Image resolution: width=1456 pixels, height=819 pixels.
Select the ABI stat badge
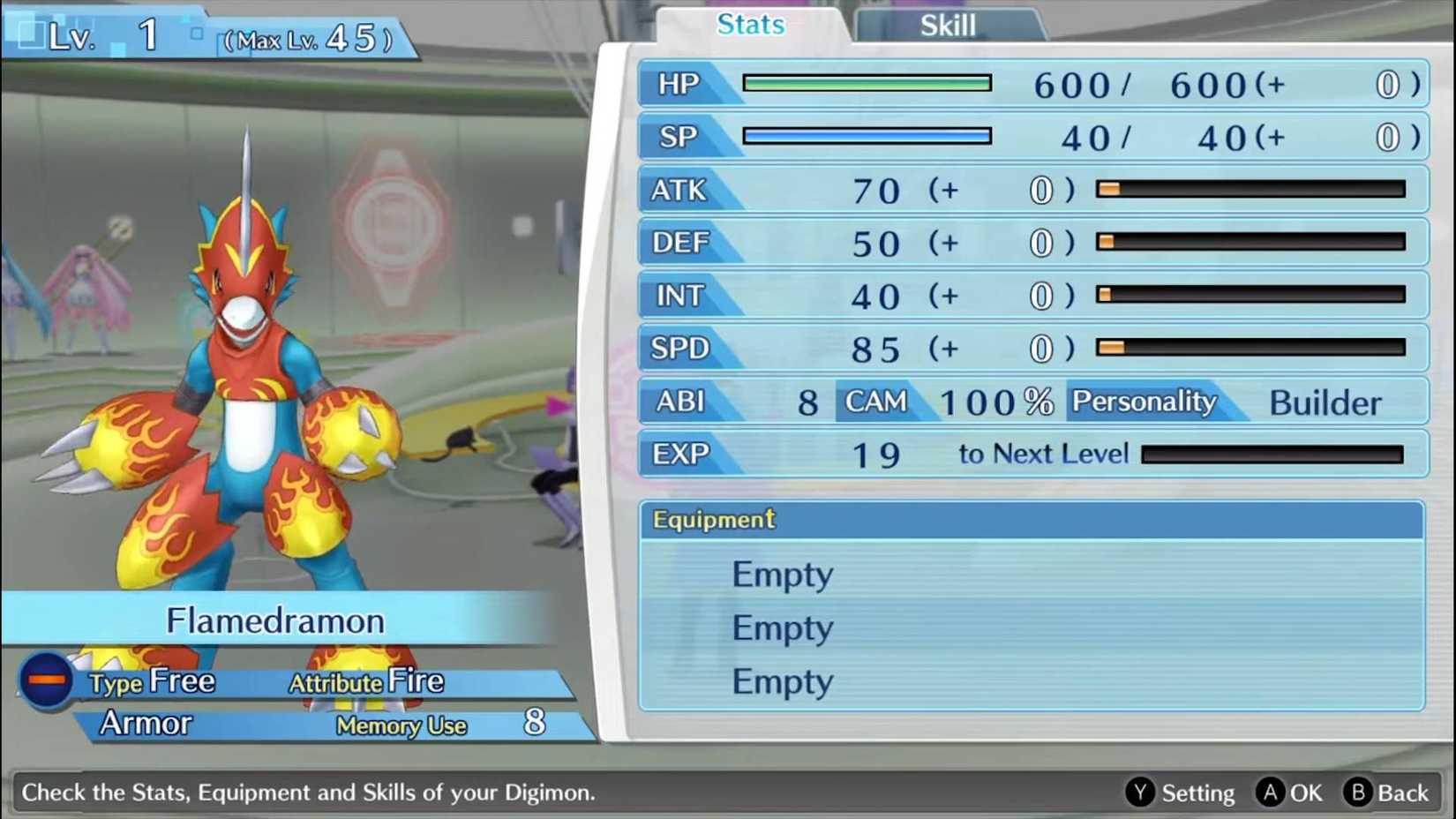tap(679, 402)
